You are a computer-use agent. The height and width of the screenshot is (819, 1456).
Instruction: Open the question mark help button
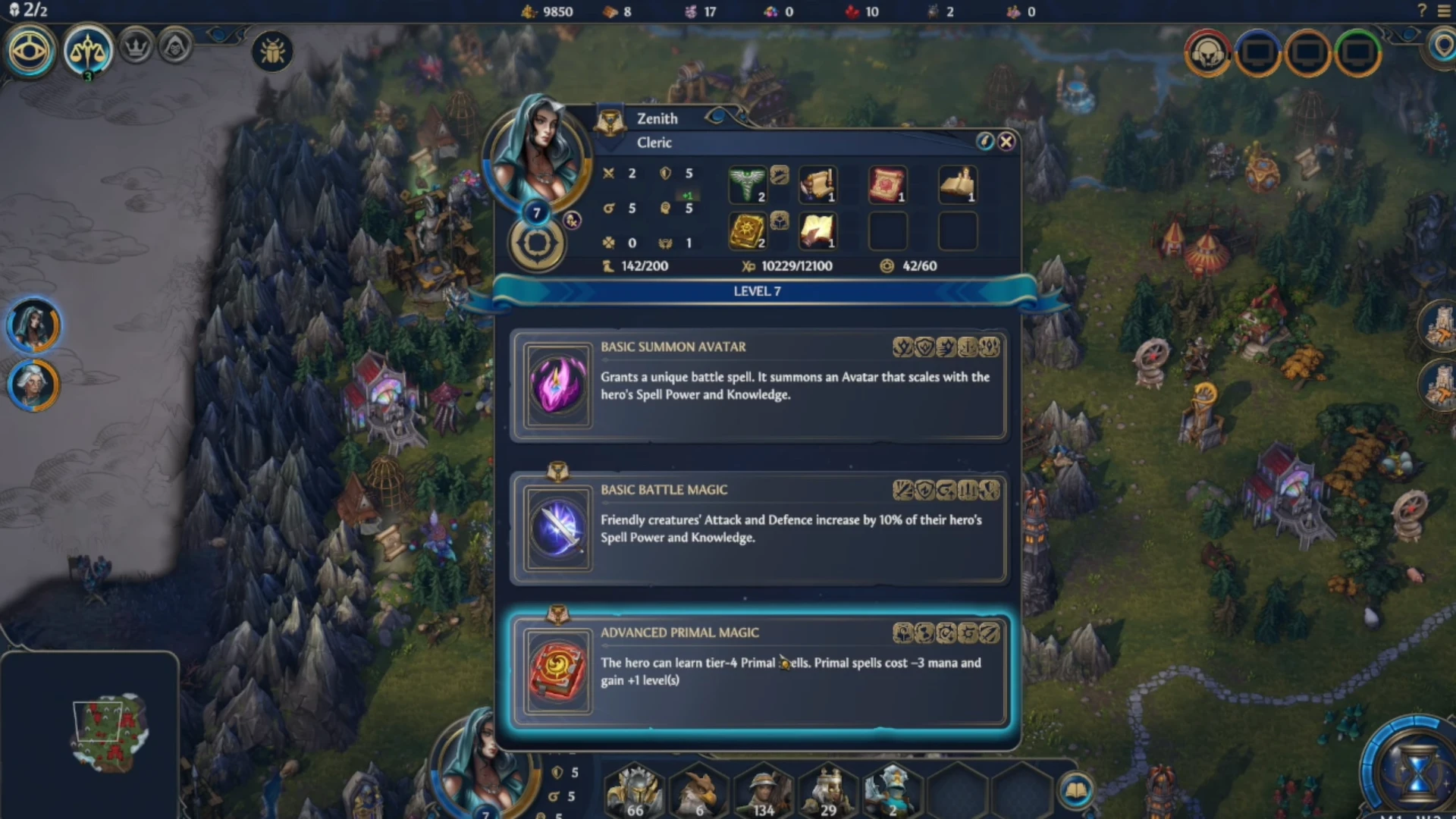(1422, 11)
